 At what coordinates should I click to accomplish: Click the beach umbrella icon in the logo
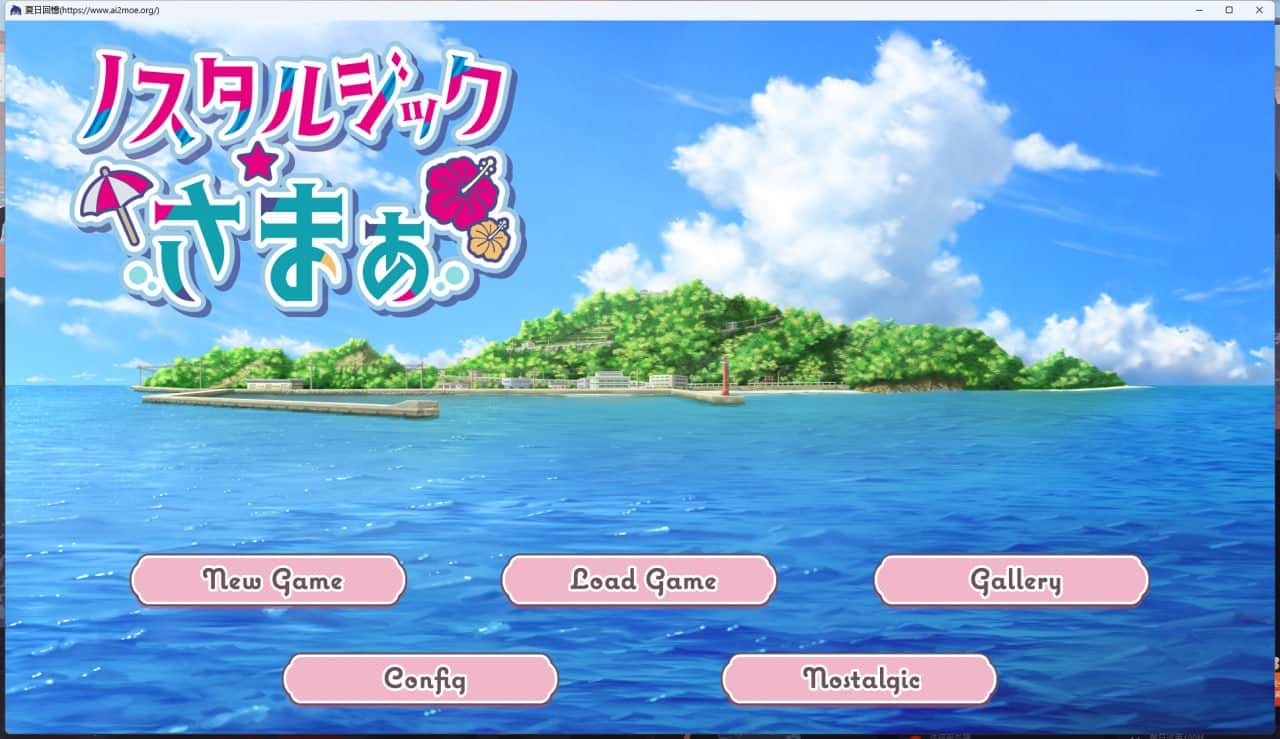113,192
